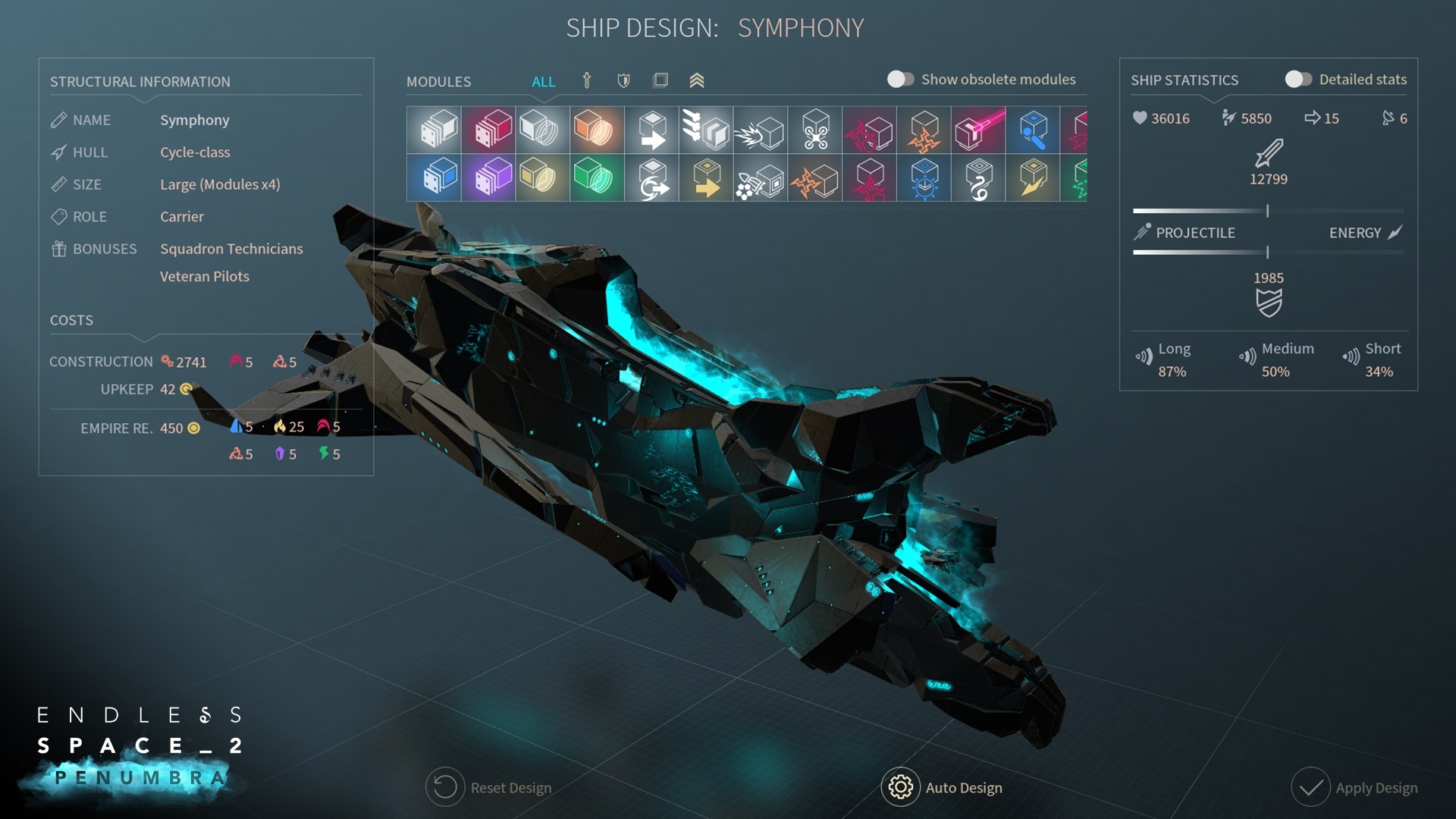Edit the ship name Symphony

[194, 120]
